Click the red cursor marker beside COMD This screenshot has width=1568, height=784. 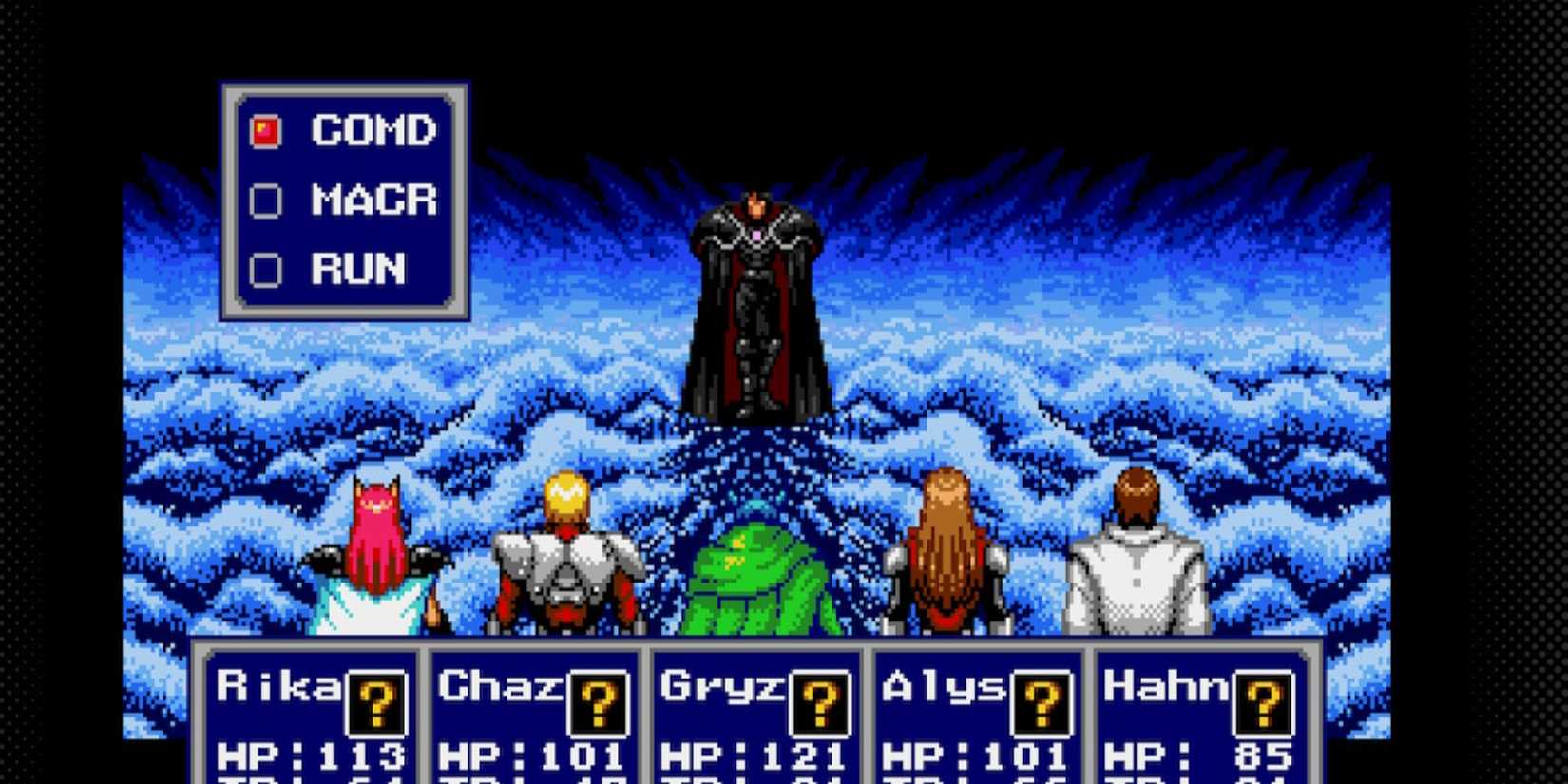[x=264, y=131]
